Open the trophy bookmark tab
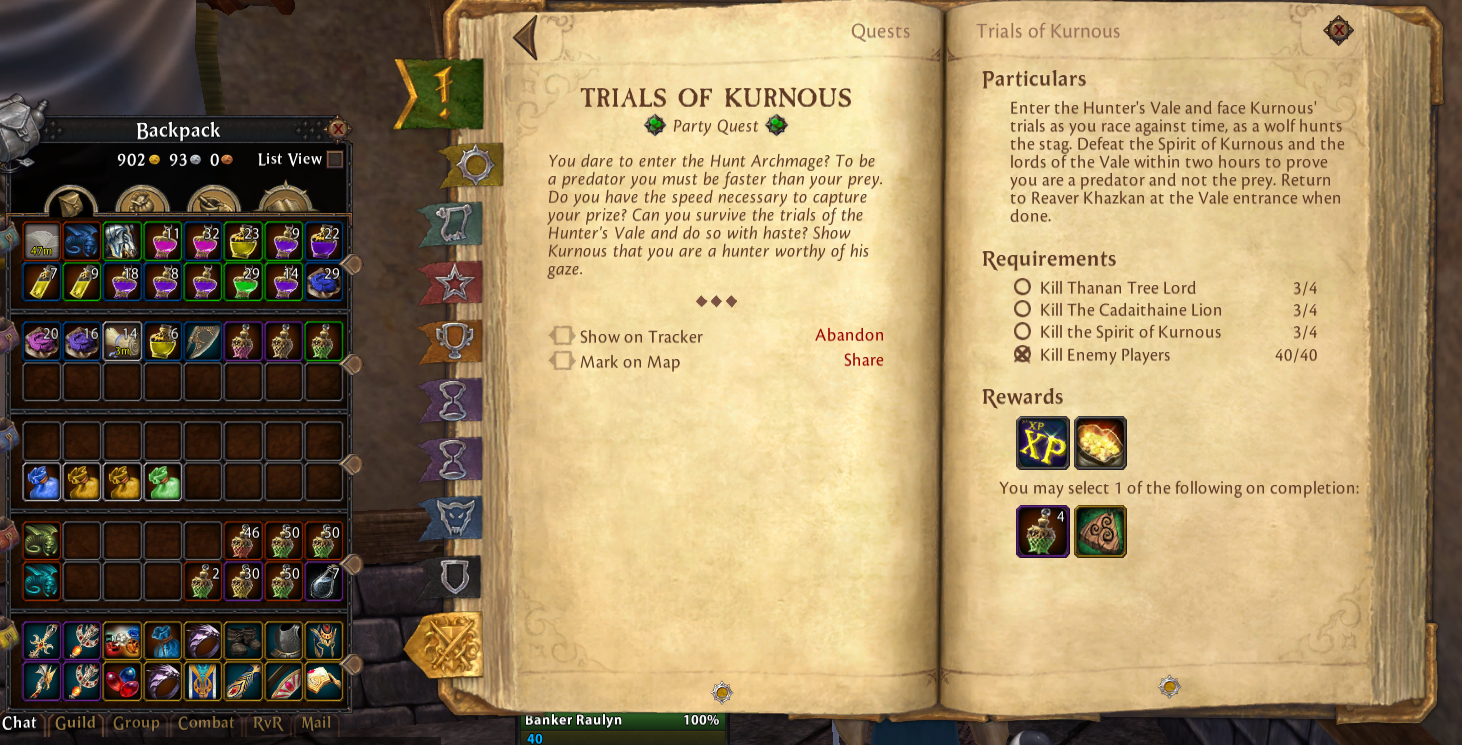This screenshot has height=745, width=1462. 453,343
